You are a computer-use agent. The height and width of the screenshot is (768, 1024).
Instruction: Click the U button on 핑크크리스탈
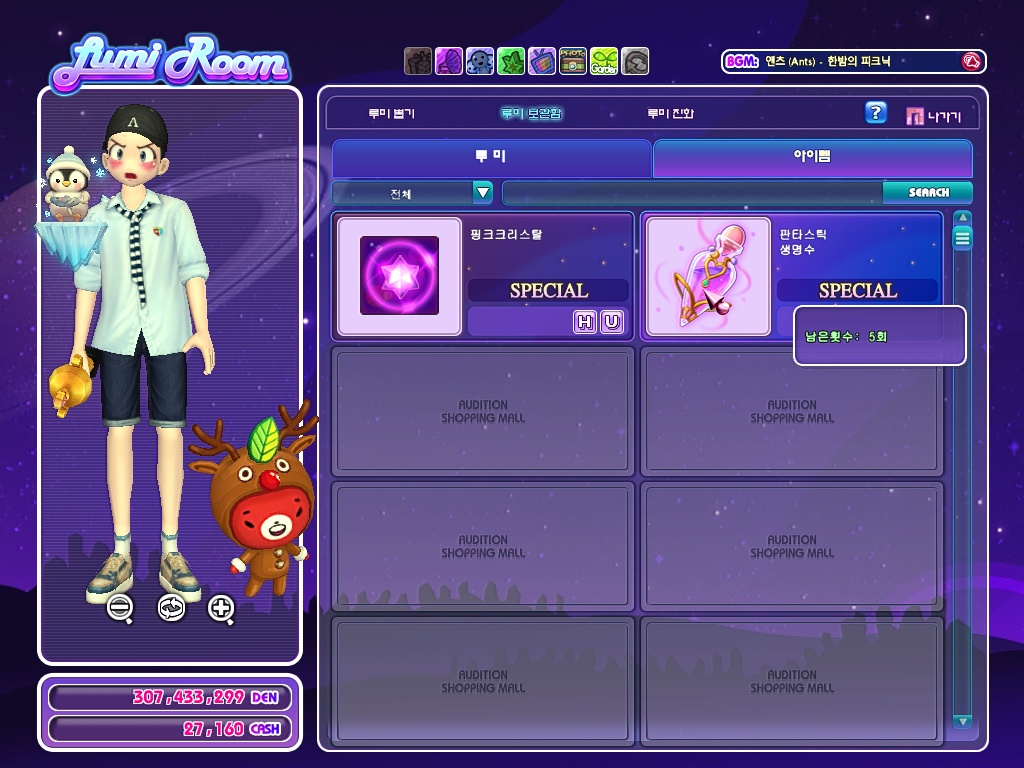pos(611,321)
